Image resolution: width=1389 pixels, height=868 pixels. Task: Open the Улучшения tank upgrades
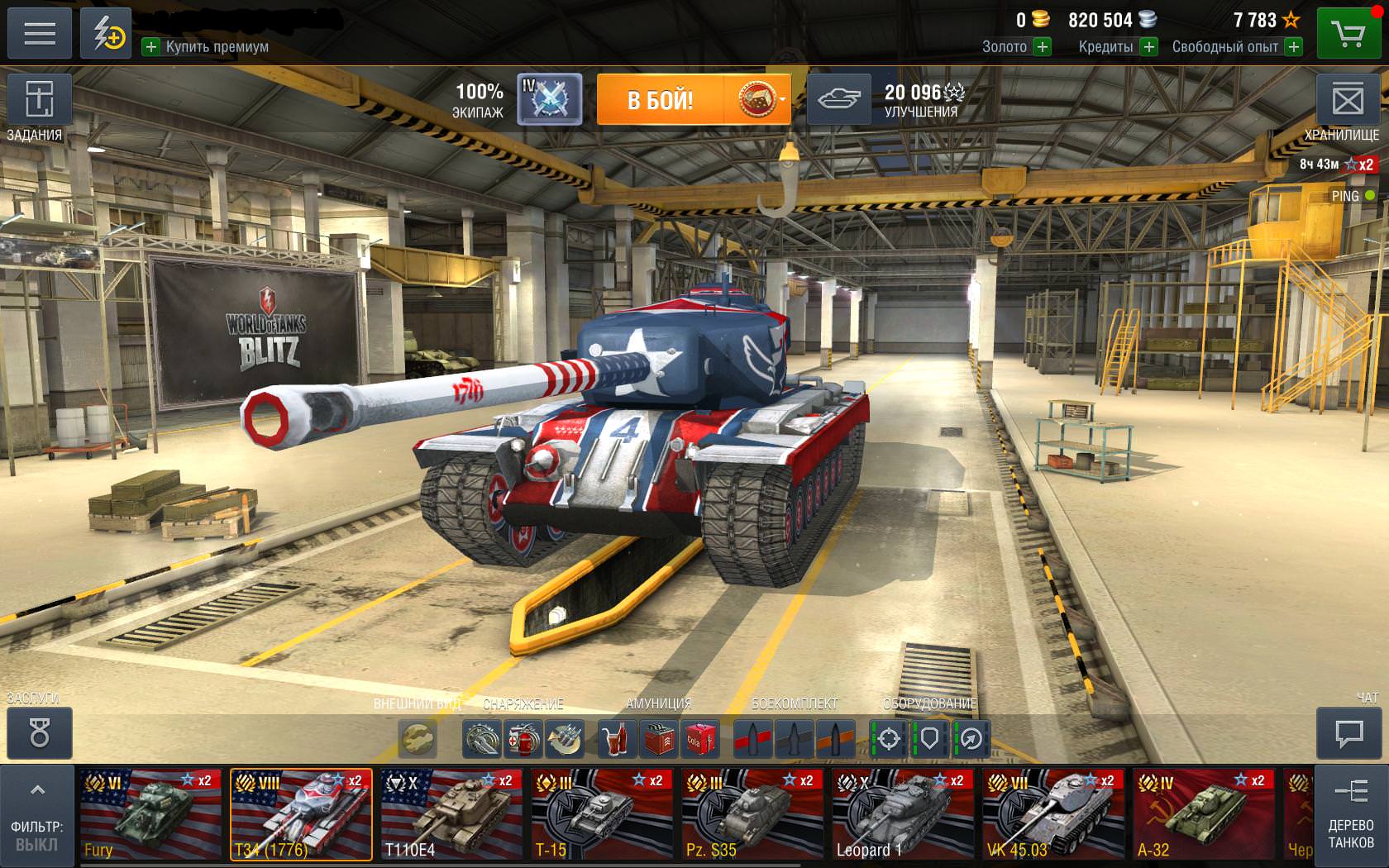(x=839, y=100)
